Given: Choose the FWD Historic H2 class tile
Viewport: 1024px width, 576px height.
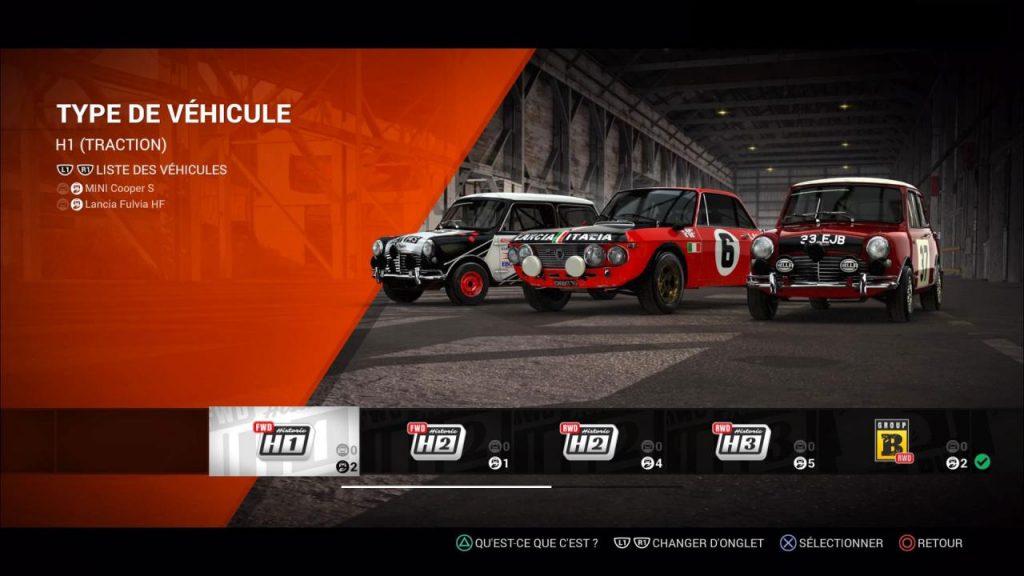Looking at the screenshot, I should (437, 441).
